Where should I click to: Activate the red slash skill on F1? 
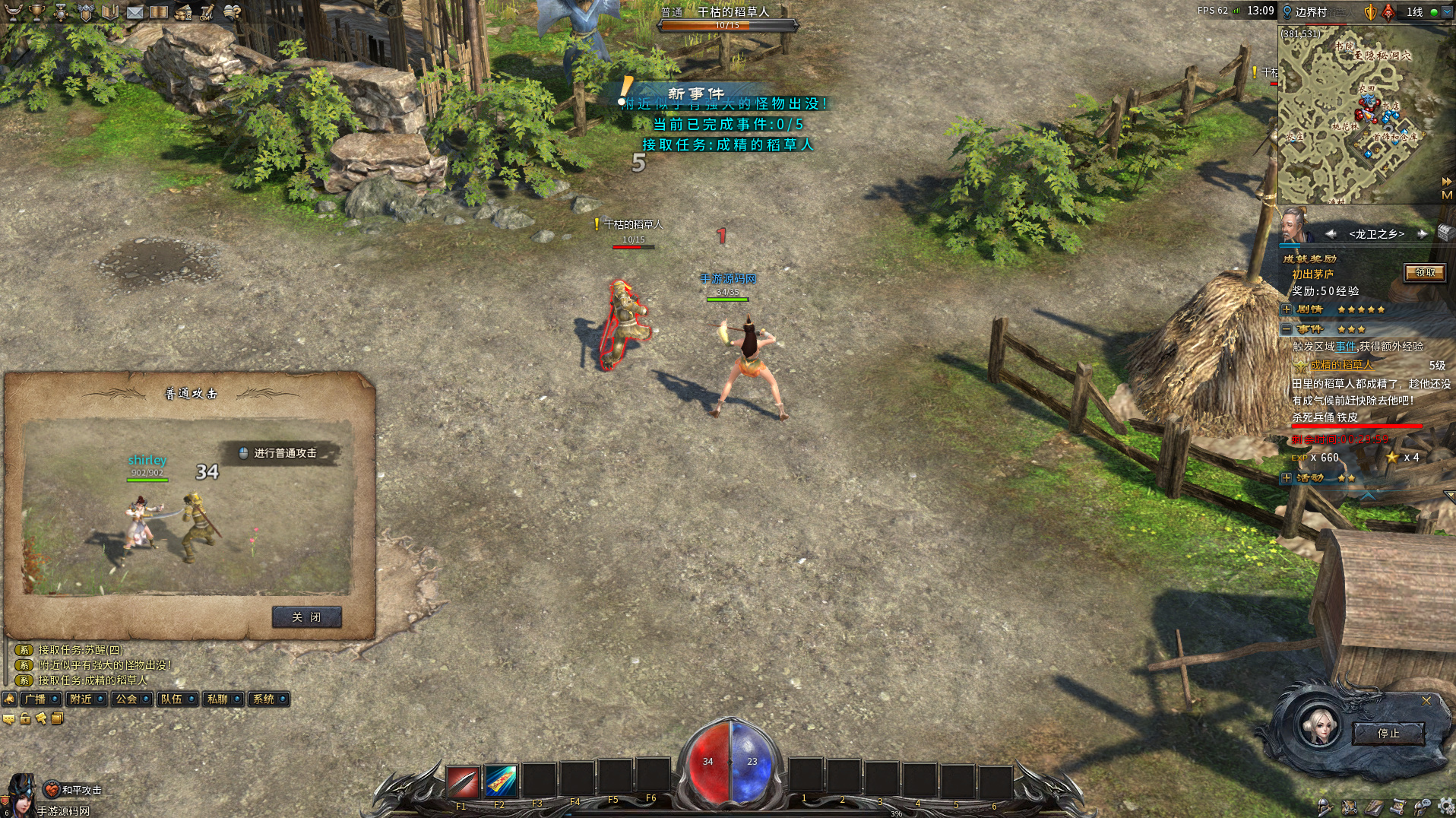463,782
